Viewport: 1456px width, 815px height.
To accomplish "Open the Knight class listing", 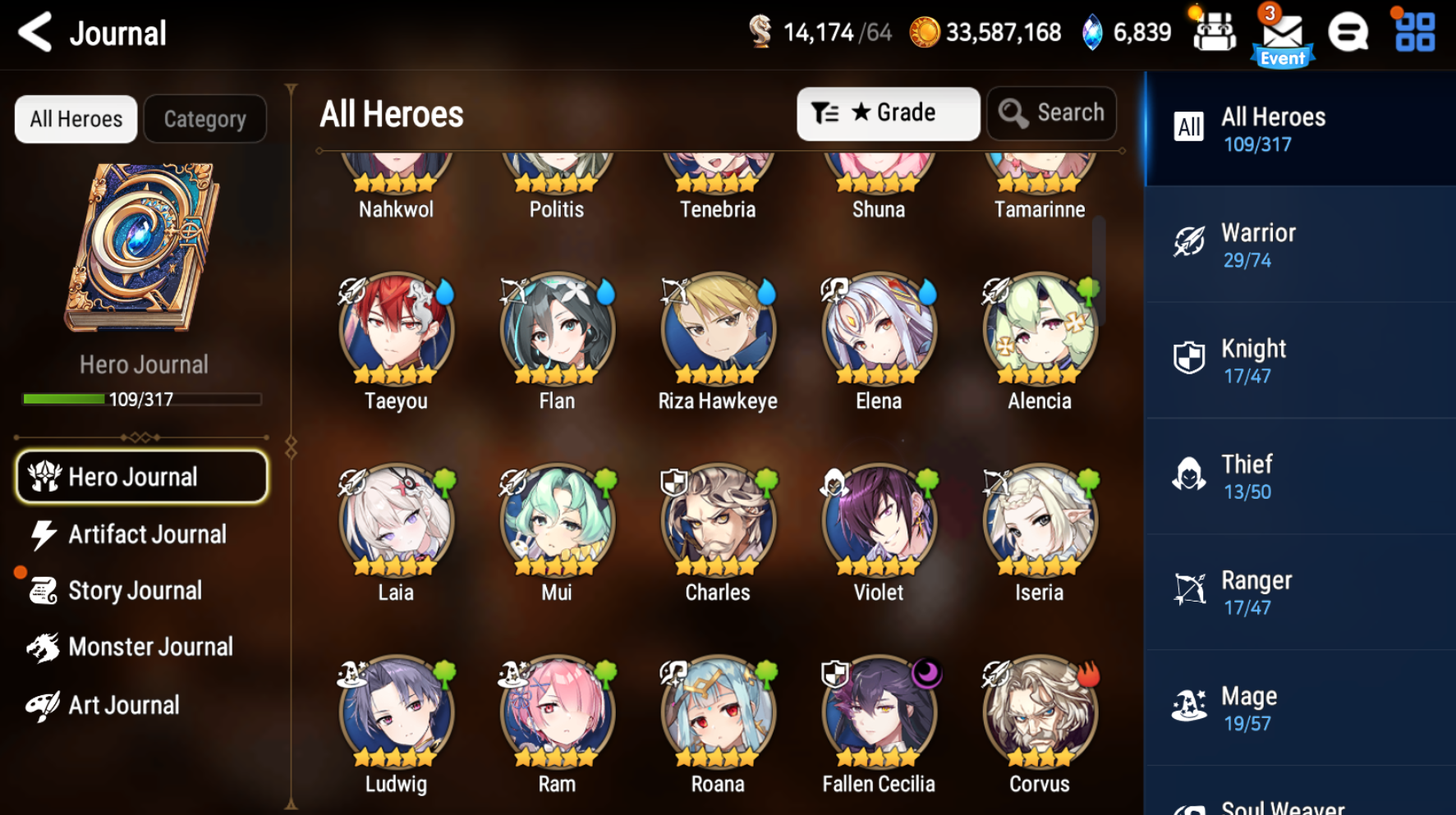I will pos(1298,359).
